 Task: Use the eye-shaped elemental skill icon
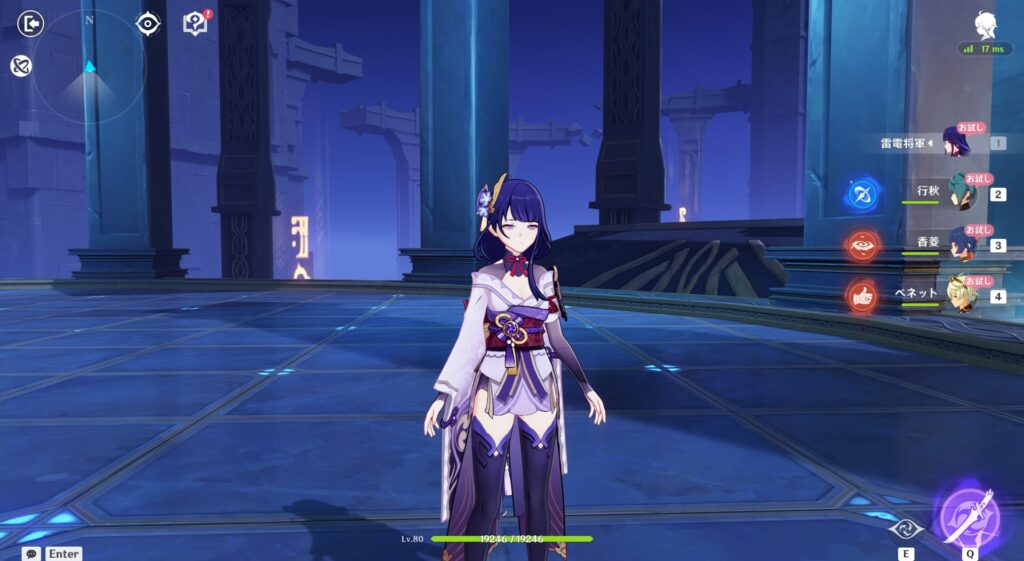[x=905, y=529]
